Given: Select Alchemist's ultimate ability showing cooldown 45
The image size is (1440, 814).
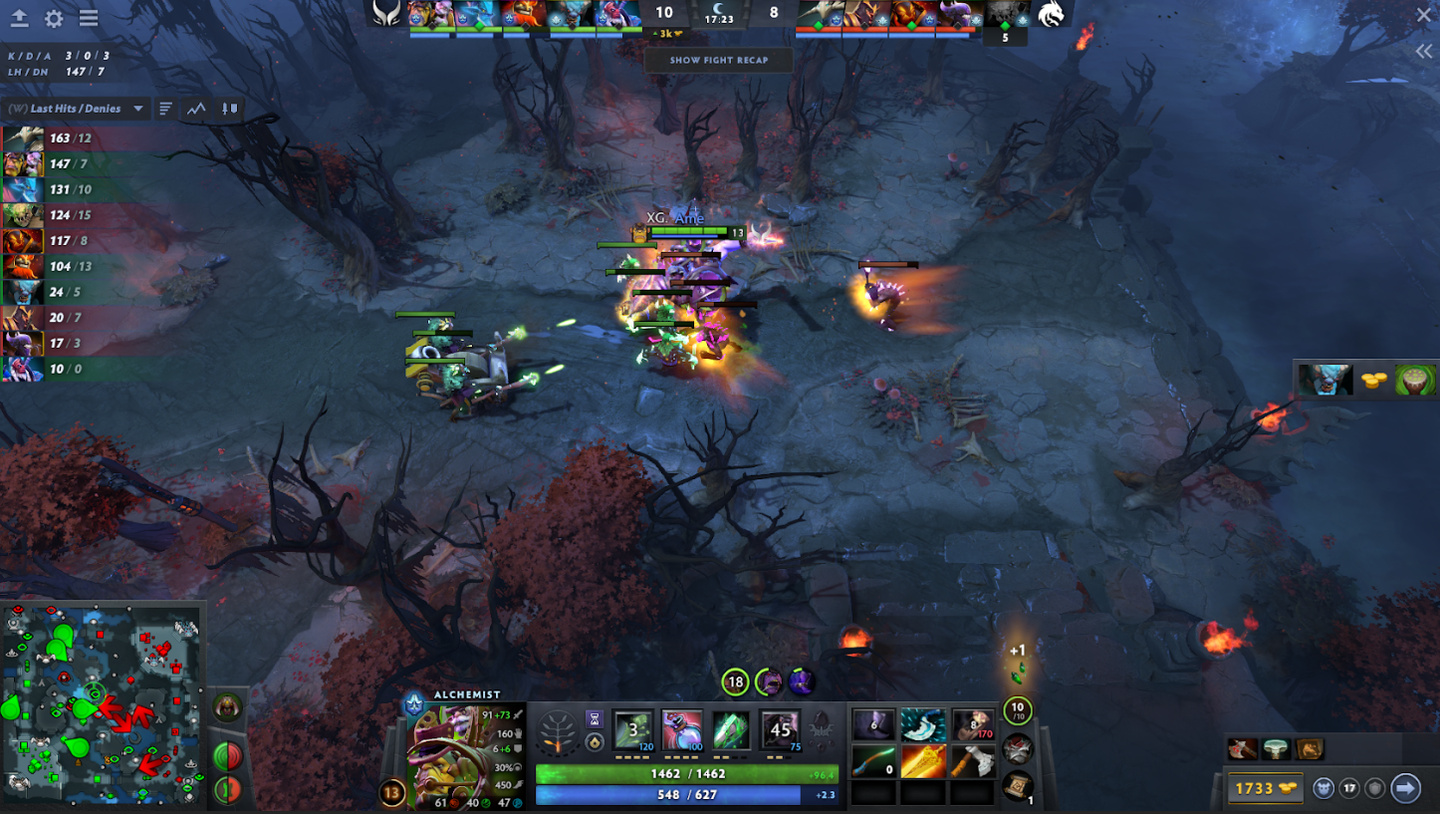Looking at the screenshot, I should click(779, 731).
